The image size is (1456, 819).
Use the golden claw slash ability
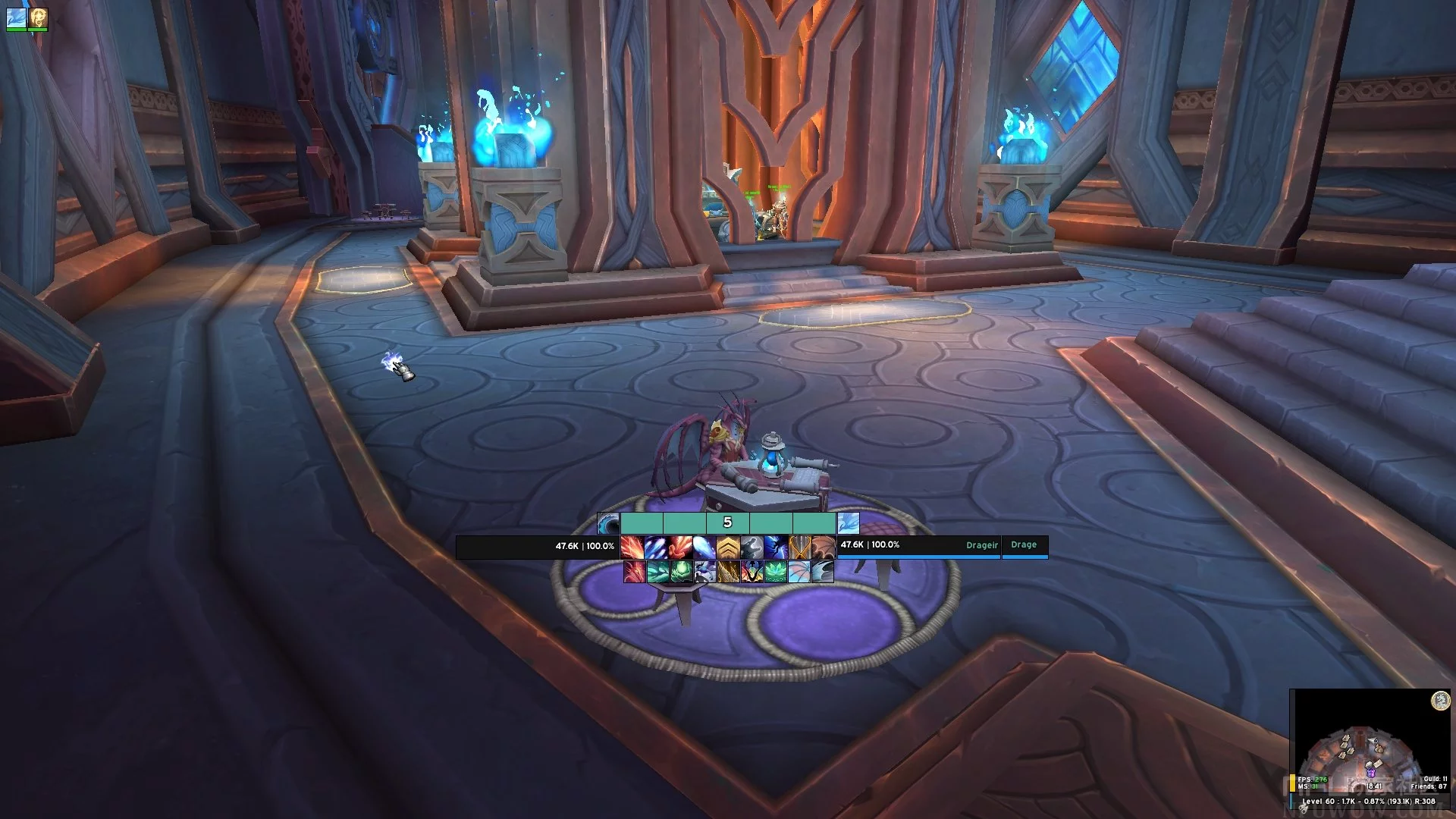[x=728, y=572]
